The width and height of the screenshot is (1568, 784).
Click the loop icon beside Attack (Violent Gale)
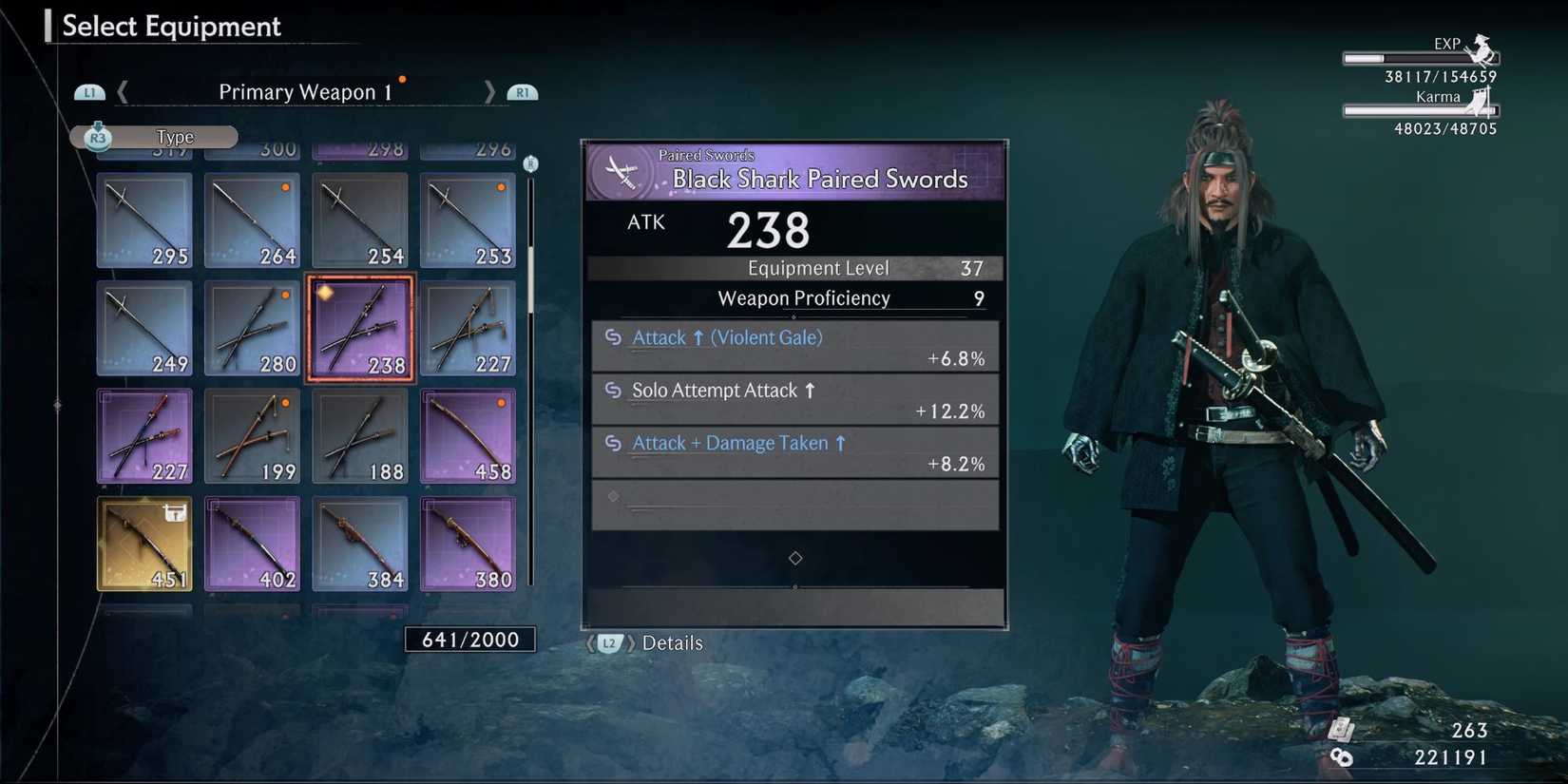[614, 337]
